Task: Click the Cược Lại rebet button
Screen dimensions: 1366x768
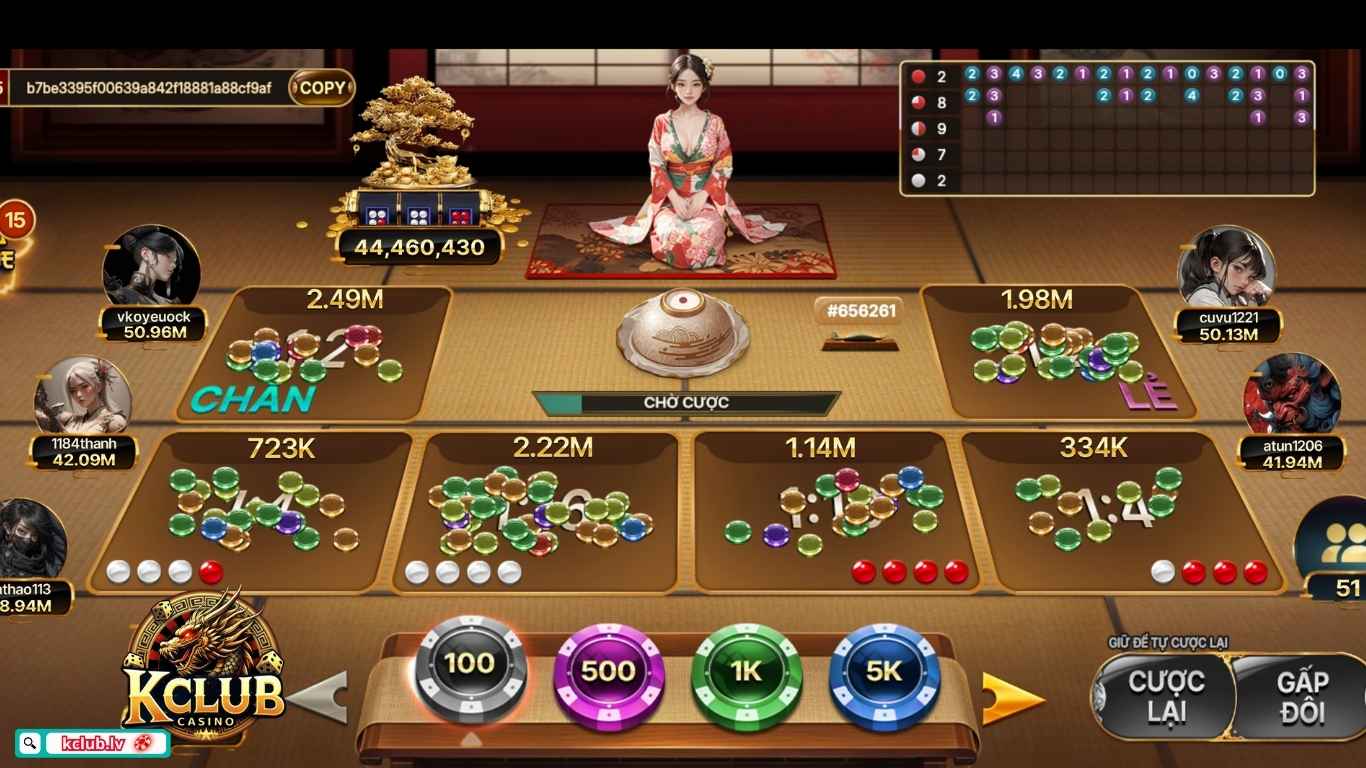Action: (1164, 697)
